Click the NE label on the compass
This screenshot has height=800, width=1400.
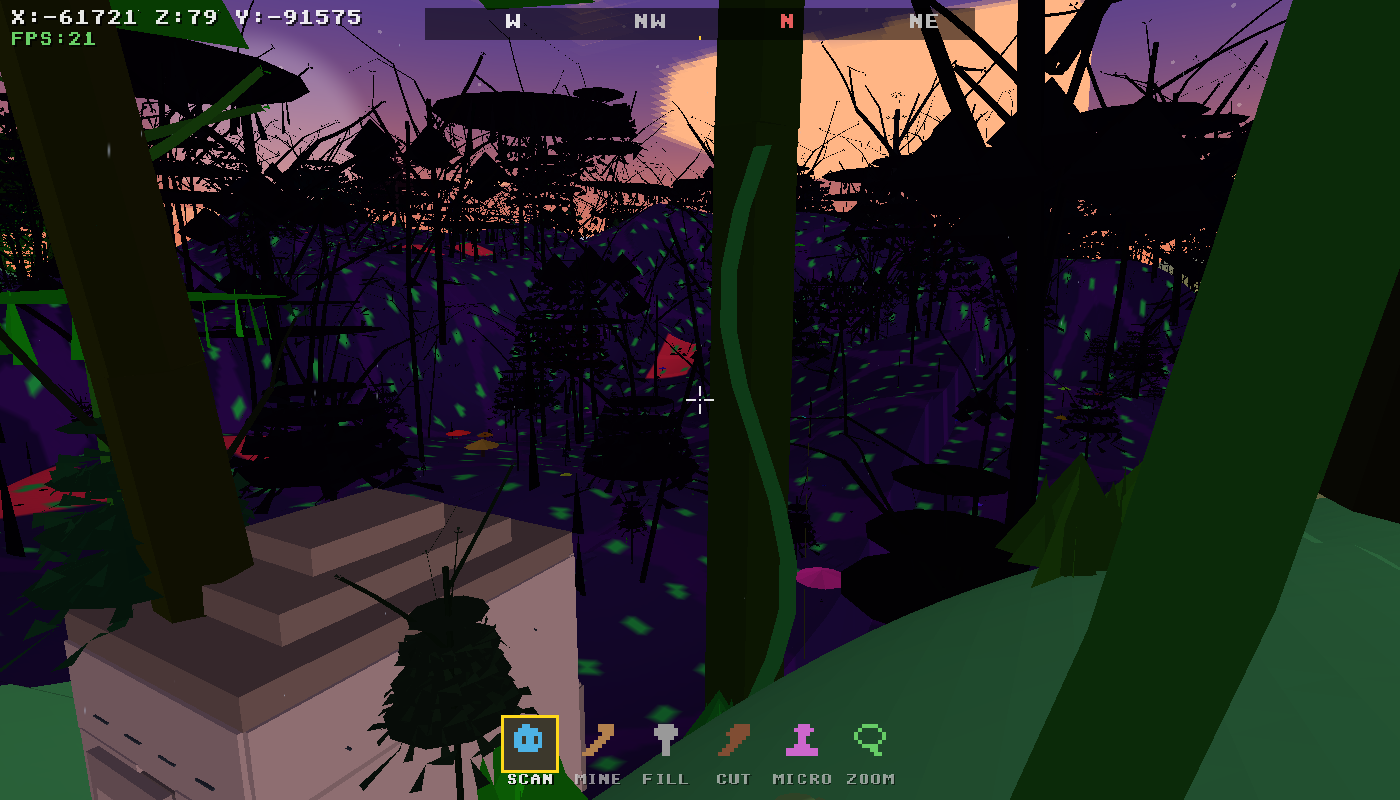(925, 21)
